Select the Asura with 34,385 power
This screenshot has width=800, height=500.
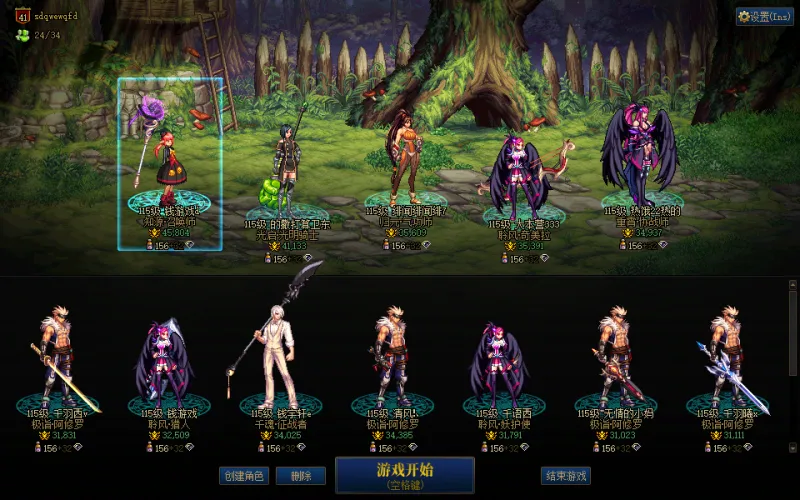(390, 360)
